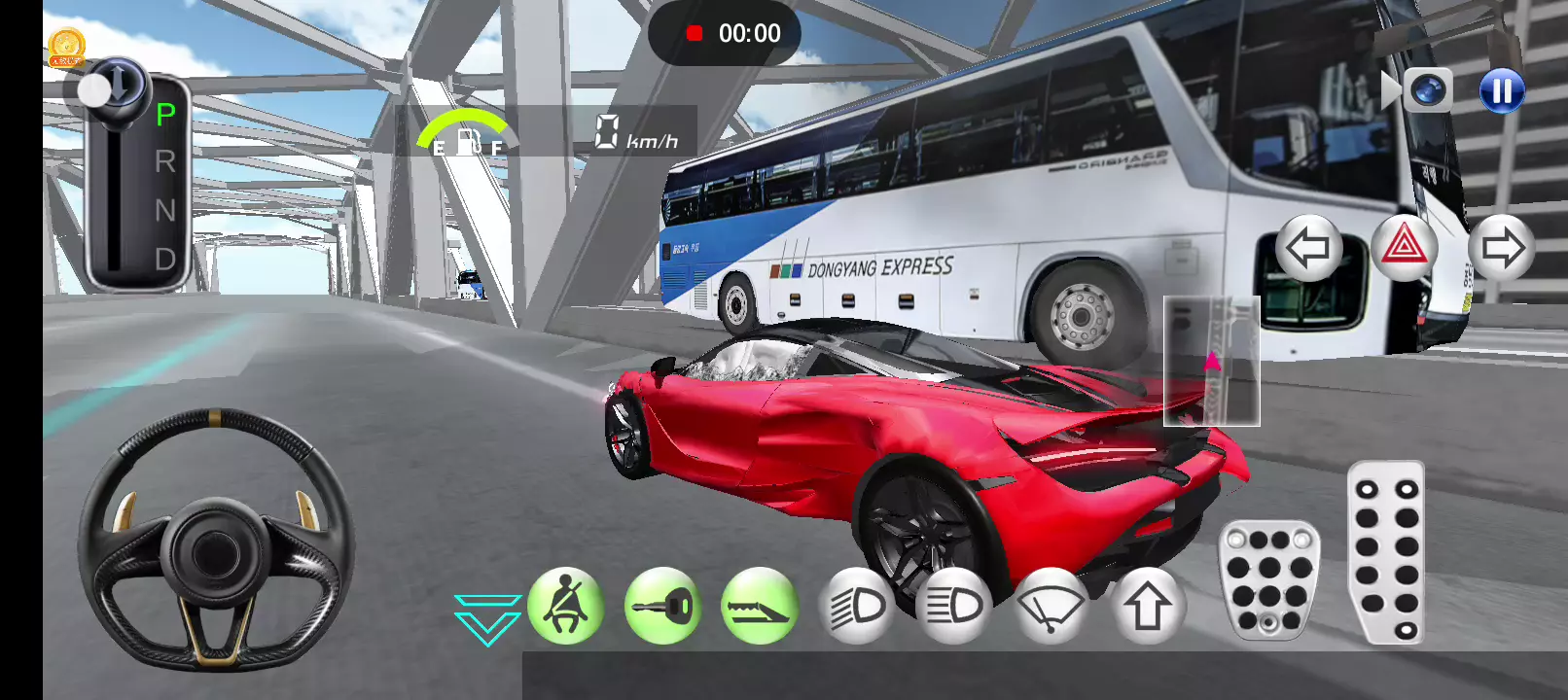Tap the upward arrow button

point(1148,607)
